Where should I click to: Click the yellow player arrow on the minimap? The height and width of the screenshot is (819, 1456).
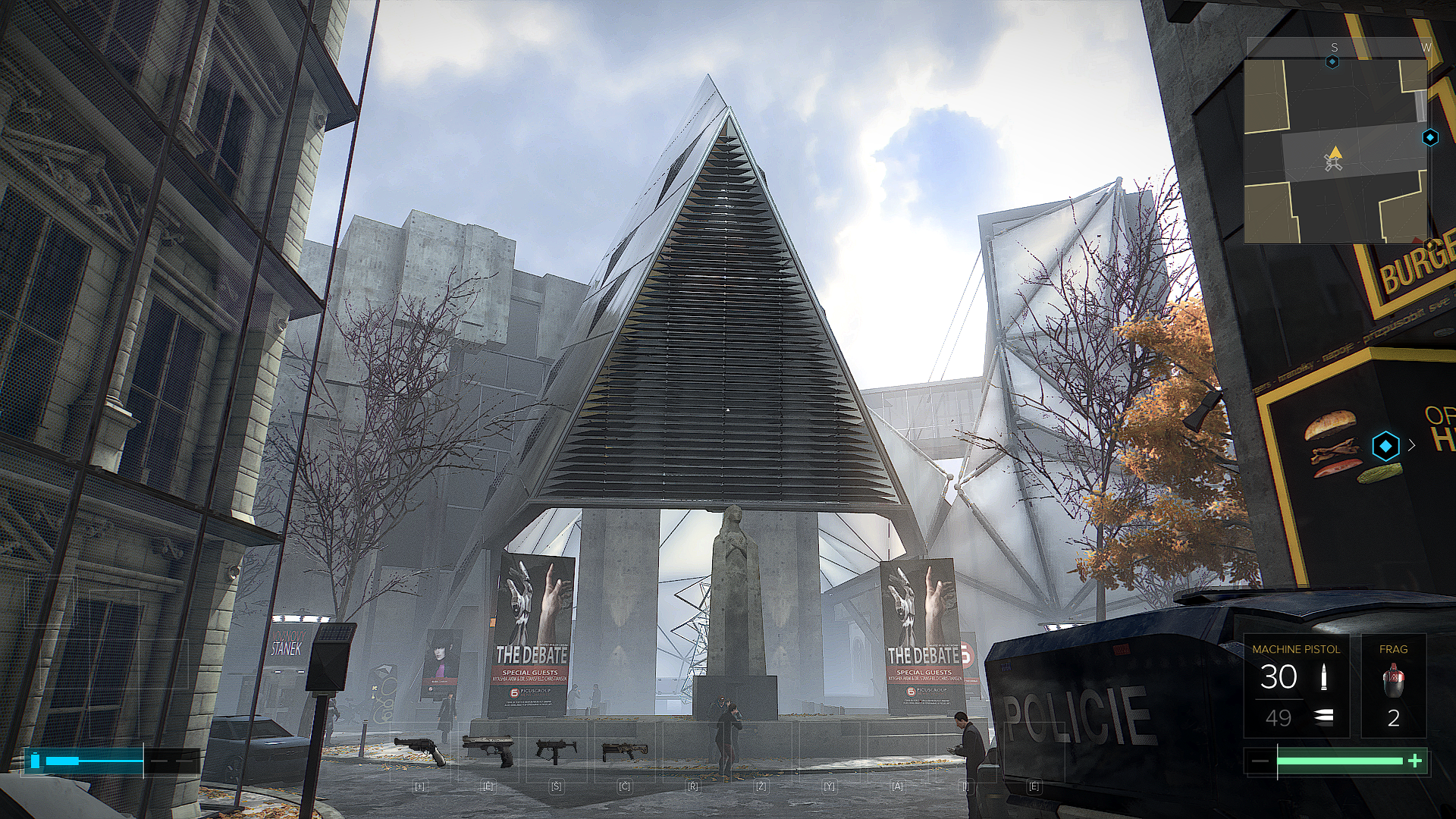(x=1335, y=154)
